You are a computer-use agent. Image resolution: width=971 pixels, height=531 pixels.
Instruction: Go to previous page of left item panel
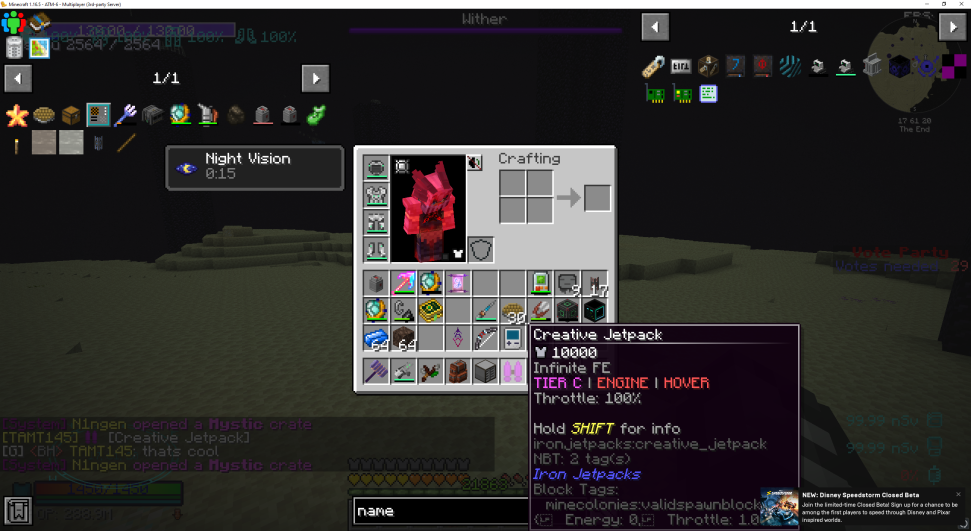[x=18, y=78]
